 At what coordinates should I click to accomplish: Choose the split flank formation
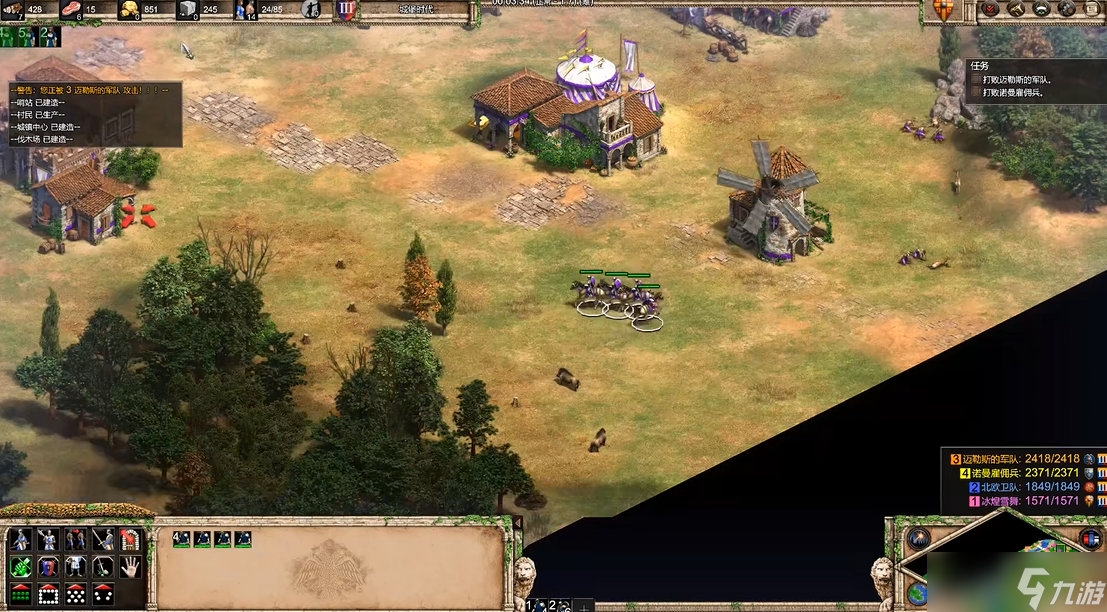click(102, 594)
